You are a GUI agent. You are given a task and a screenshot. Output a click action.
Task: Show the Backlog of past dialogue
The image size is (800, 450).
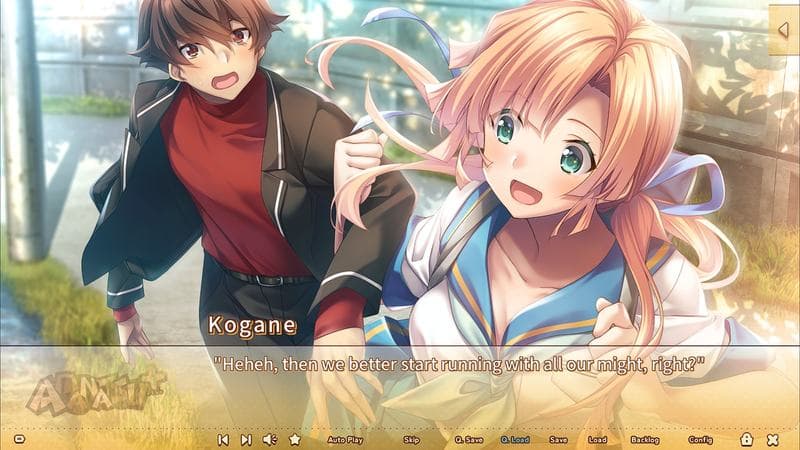click(645, 439)
